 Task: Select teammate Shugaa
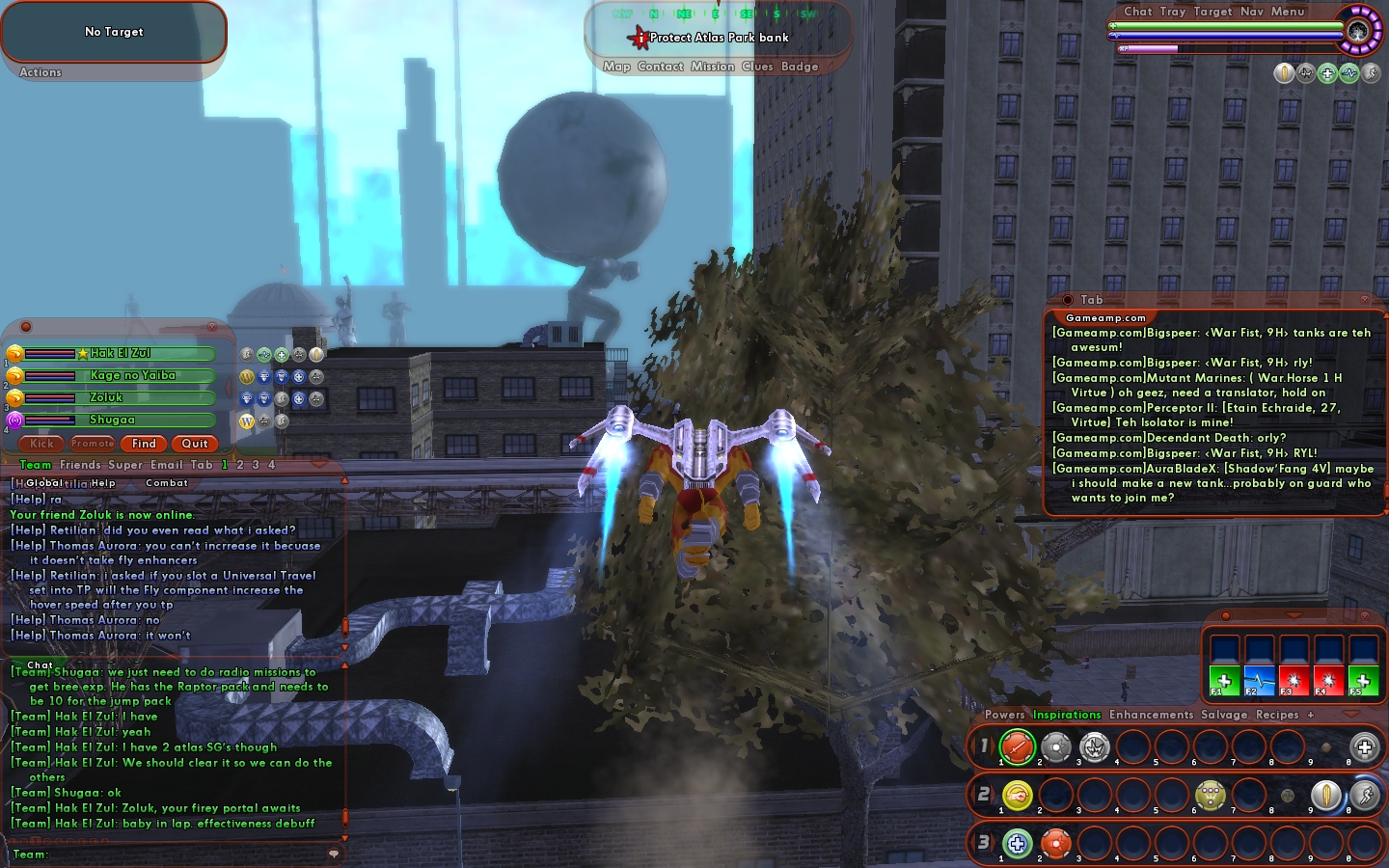[112, 420]
